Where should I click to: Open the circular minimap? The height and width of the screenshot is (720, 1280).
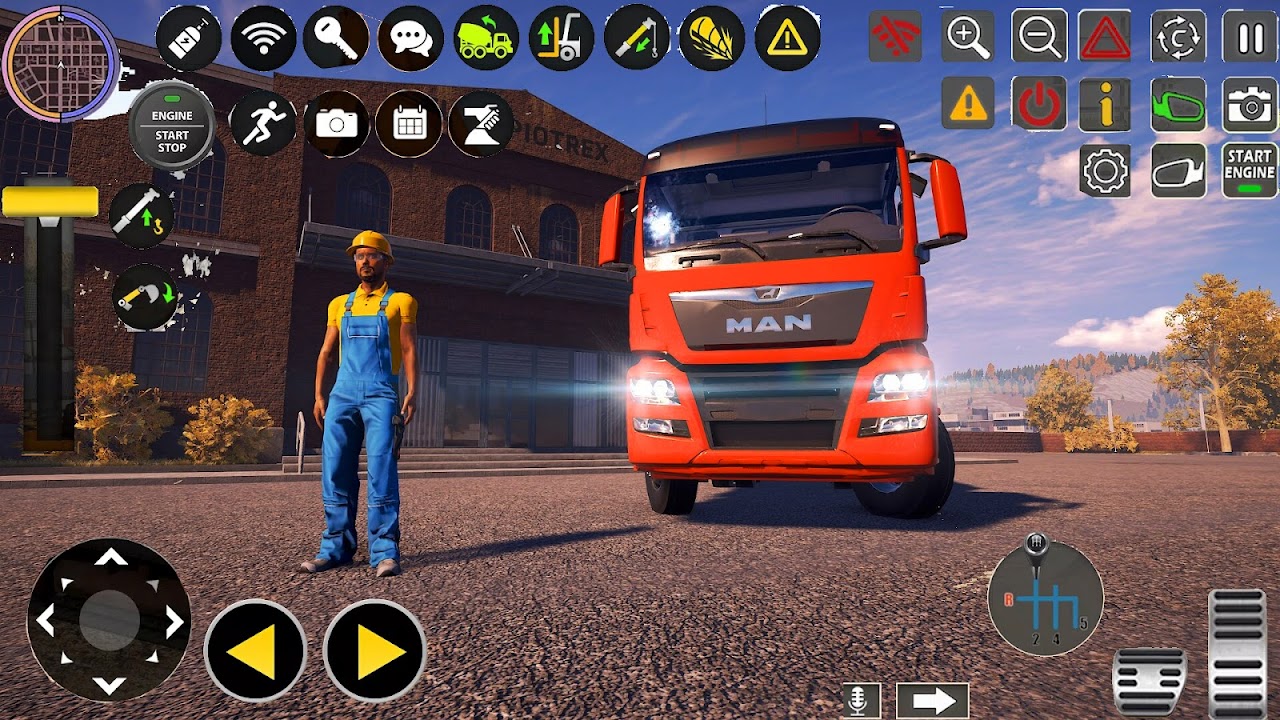tap(60, 63)
